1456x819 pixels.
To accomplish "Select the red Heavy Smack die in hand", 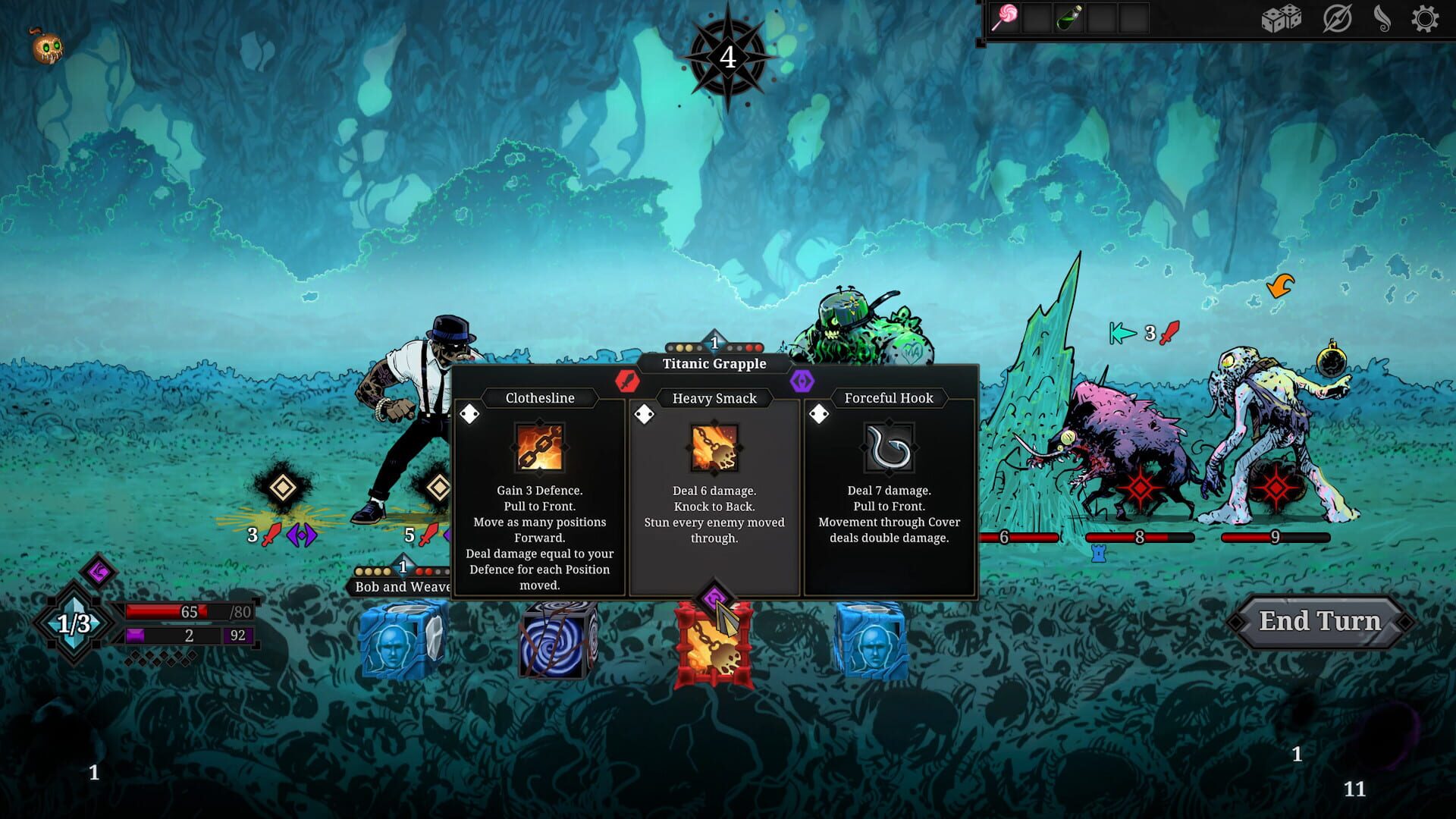I will pos(714,642).
